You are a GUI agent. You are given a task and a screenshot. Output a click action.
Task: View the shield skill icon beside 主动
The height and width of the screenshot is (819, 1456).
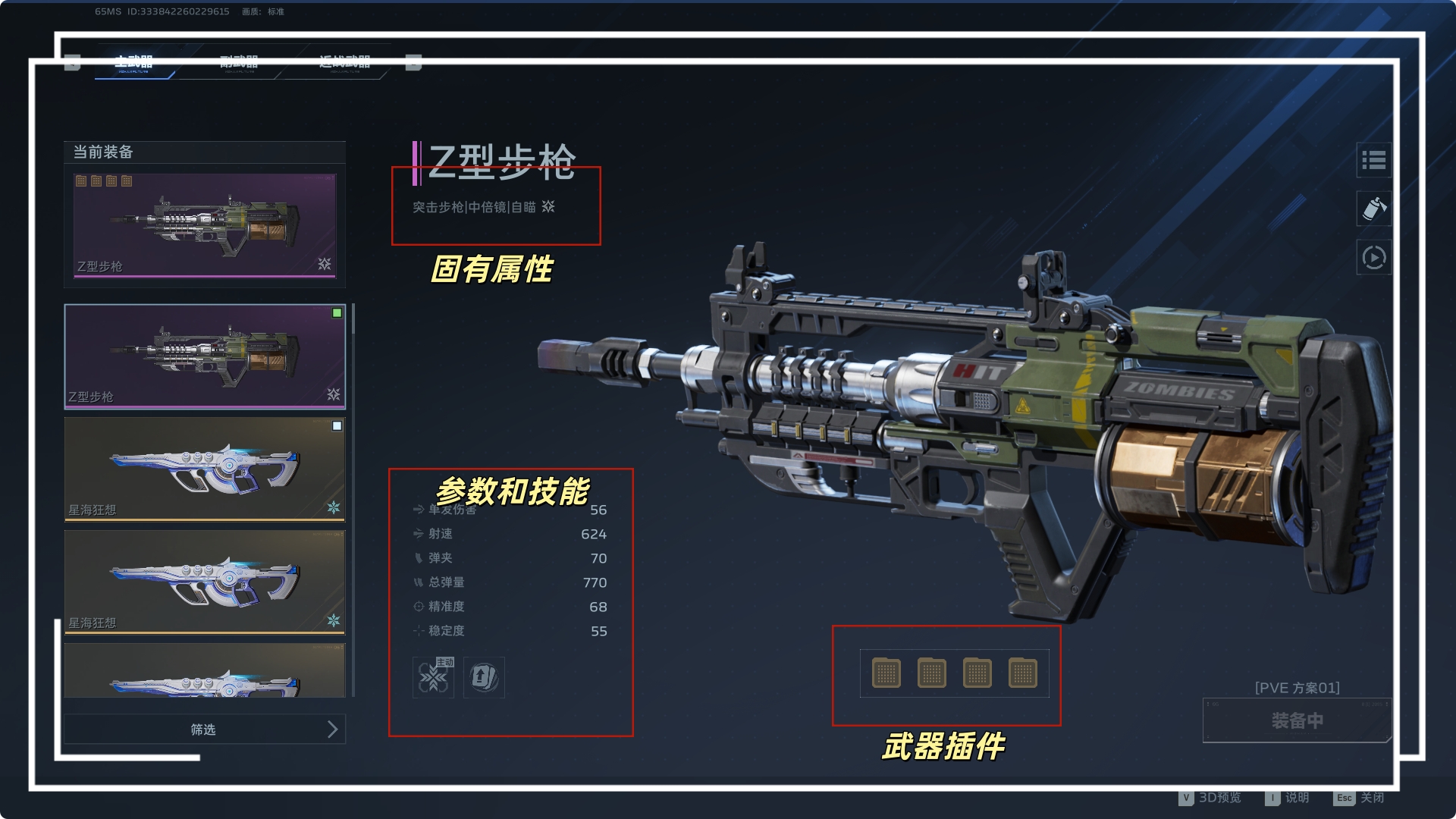pos(485,677)
